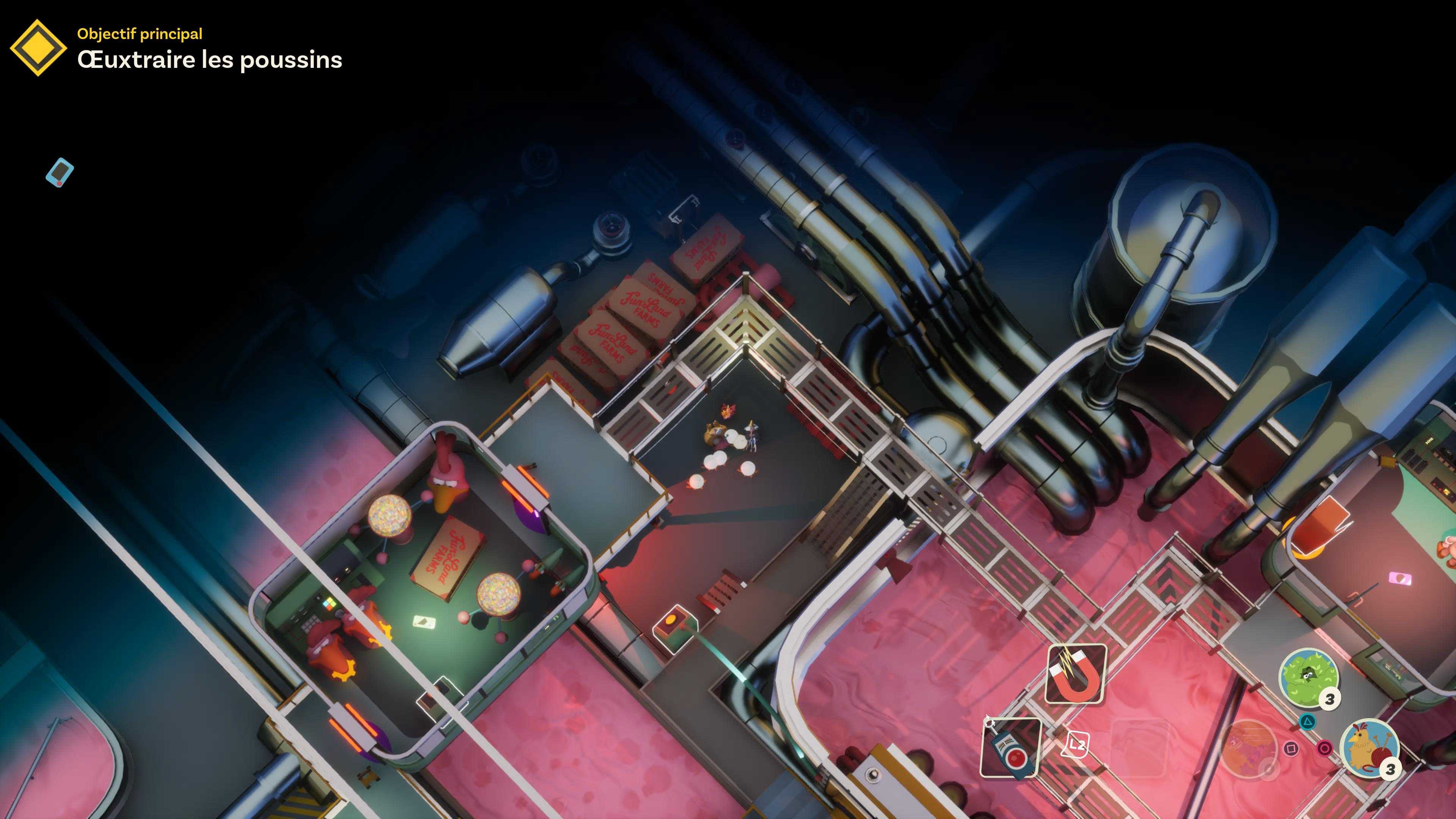Open the yellow diamond main objective tracker
The height and width of the screenshot is (819, 1456).
[x=38, y=47]
